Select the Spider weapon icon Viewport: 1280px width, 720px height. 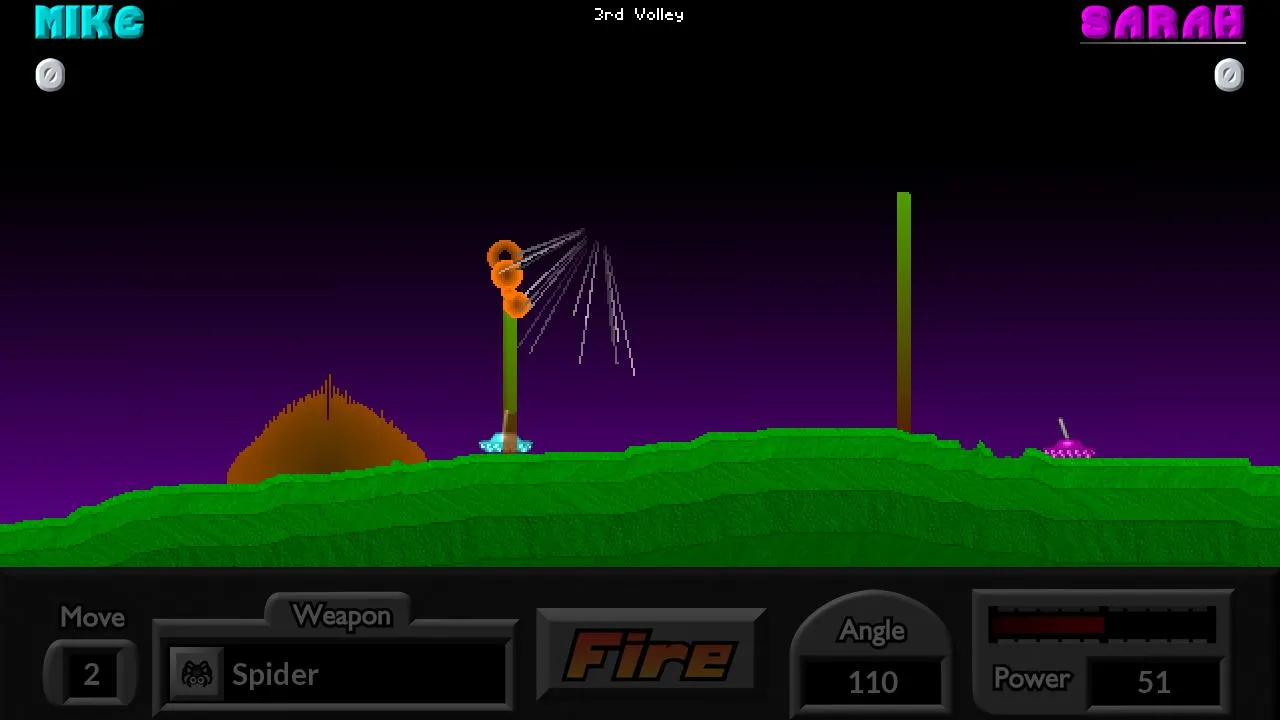[197, 674]
